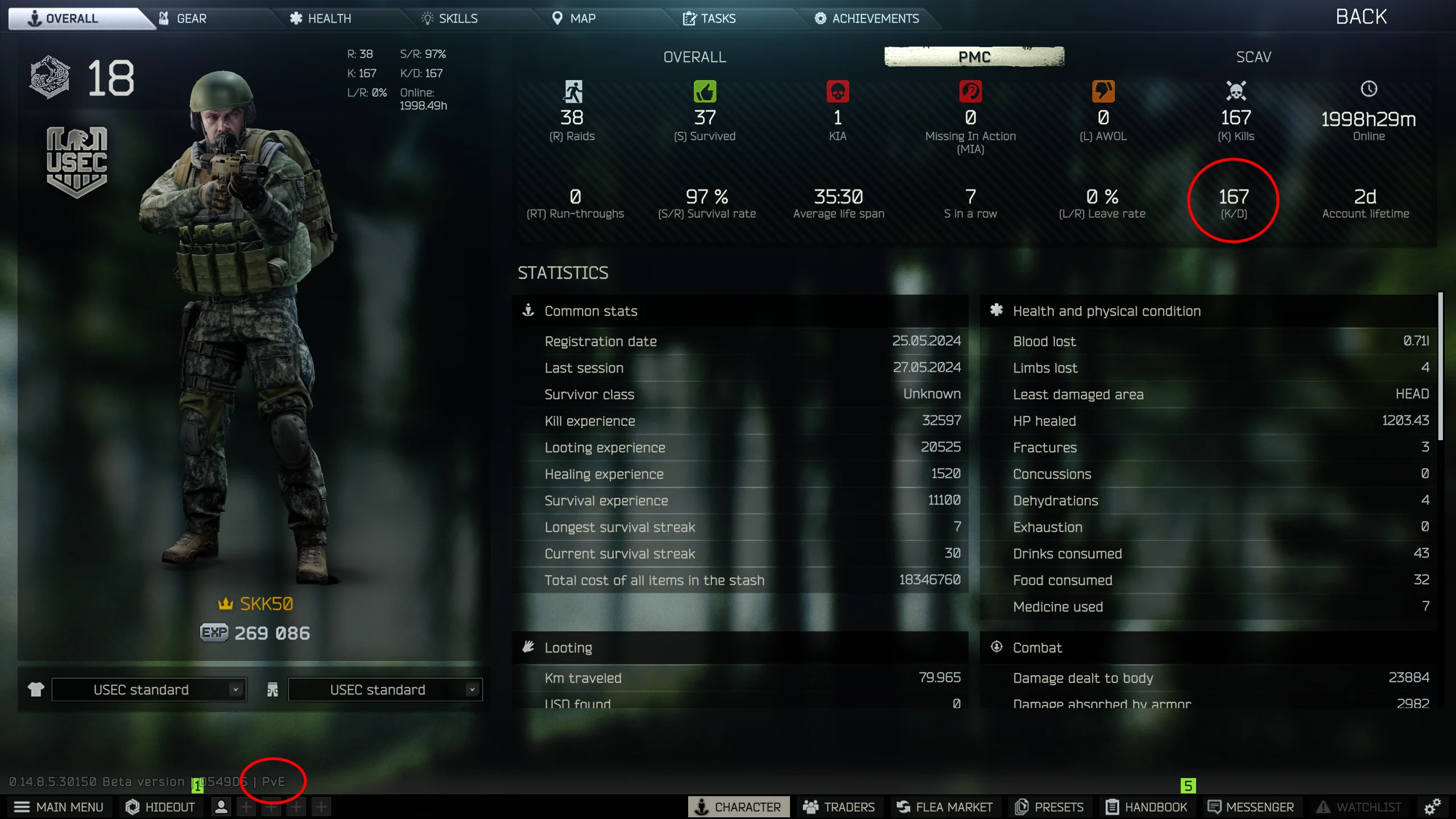Open the Hideout from the bottom bar
Image resolution: width=1456 pixels, height=819 pixels.
coord(160,806)
